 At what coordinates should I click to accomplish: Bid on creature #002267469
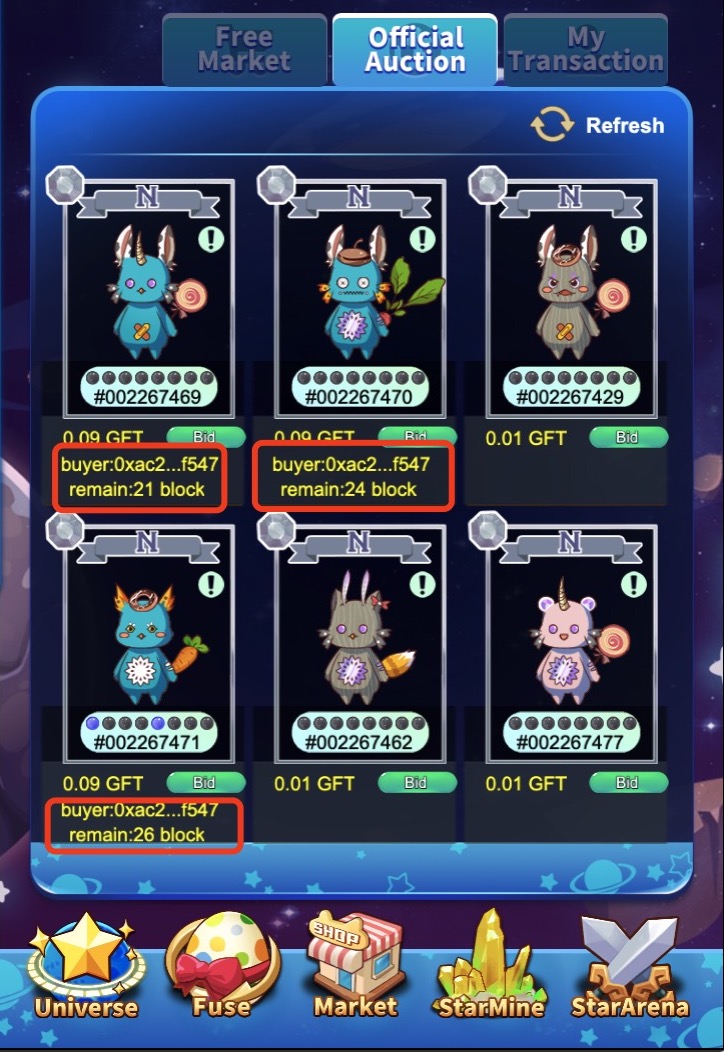[x=205, y=436]
